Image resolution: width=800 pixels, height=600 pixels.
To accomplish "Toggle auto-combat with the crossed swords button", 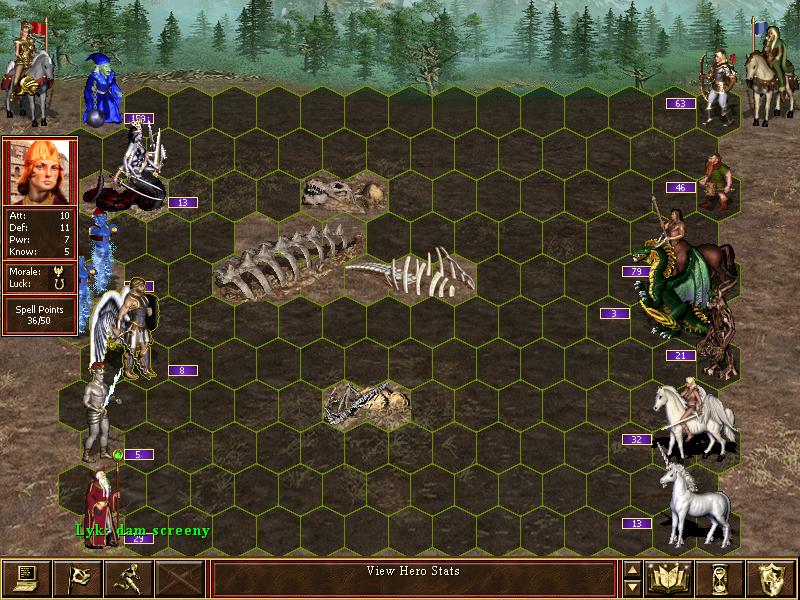I will [180, 577].
